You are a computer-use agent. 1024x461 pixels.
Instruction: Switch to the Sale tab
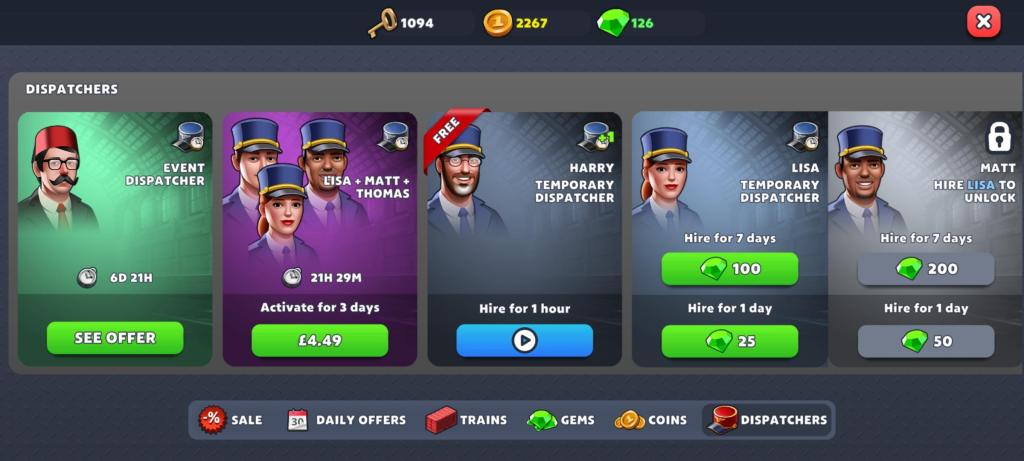click(x=231, y=420)
